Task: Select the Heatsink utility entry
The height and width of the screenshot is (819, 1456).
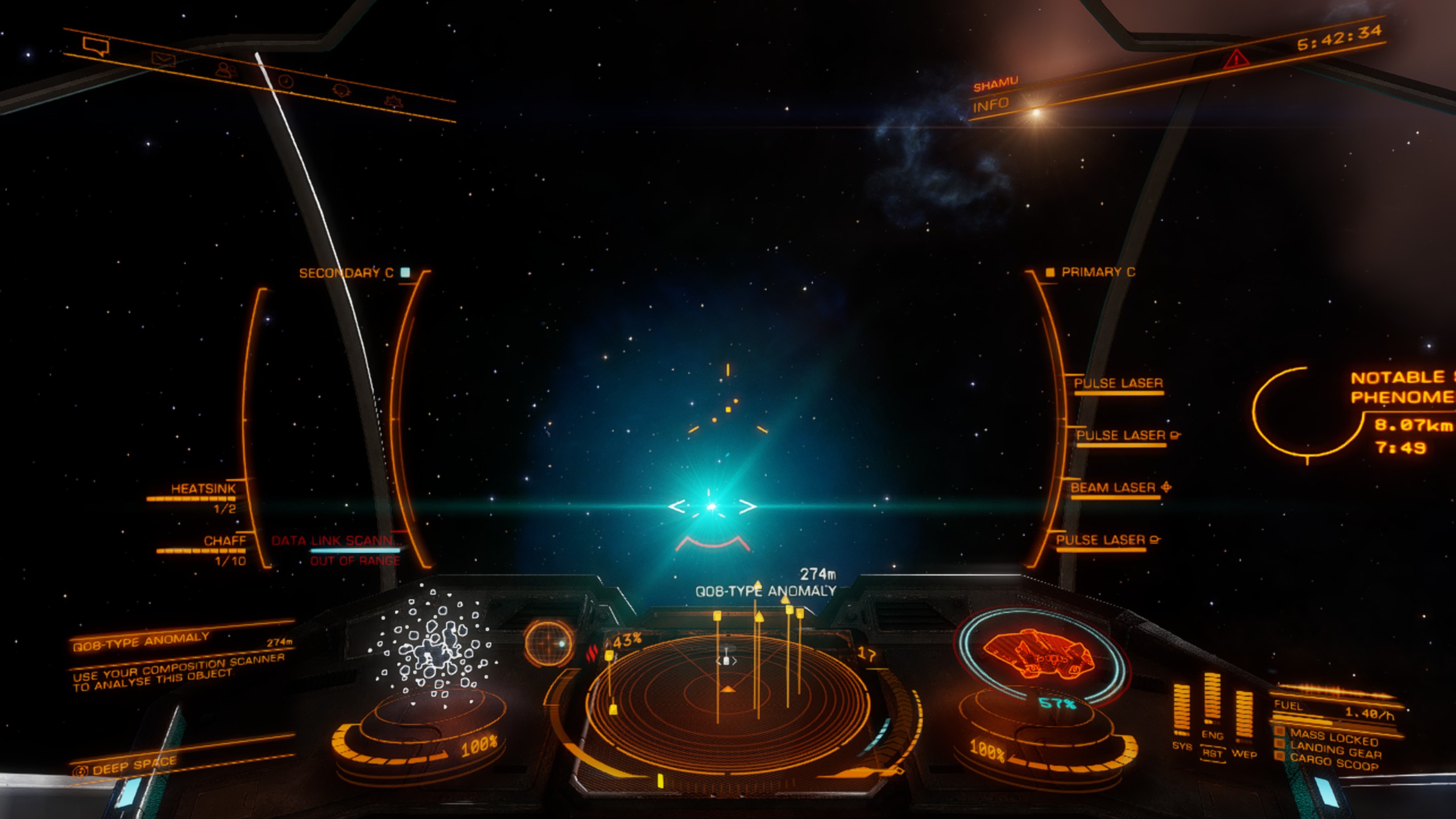Action: coord(203,489)
